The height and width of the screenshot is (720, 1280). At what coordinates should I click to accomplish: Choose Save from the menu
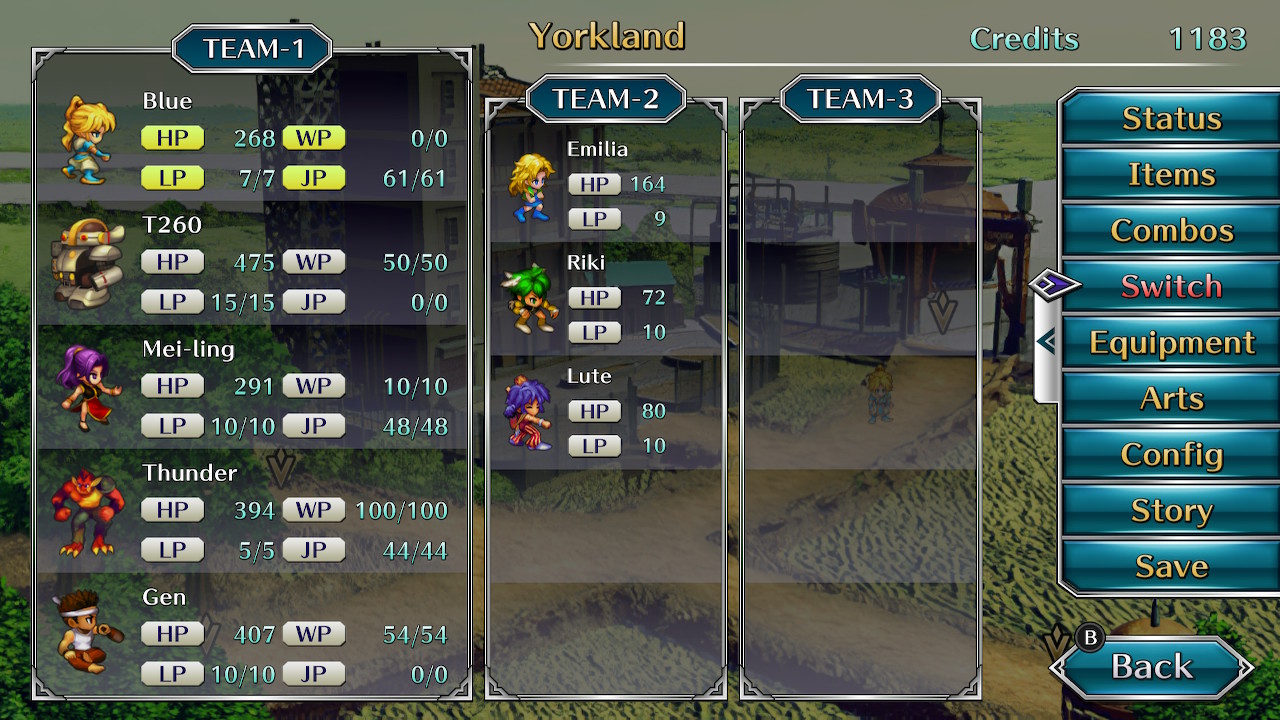(x=1171, y=567)
